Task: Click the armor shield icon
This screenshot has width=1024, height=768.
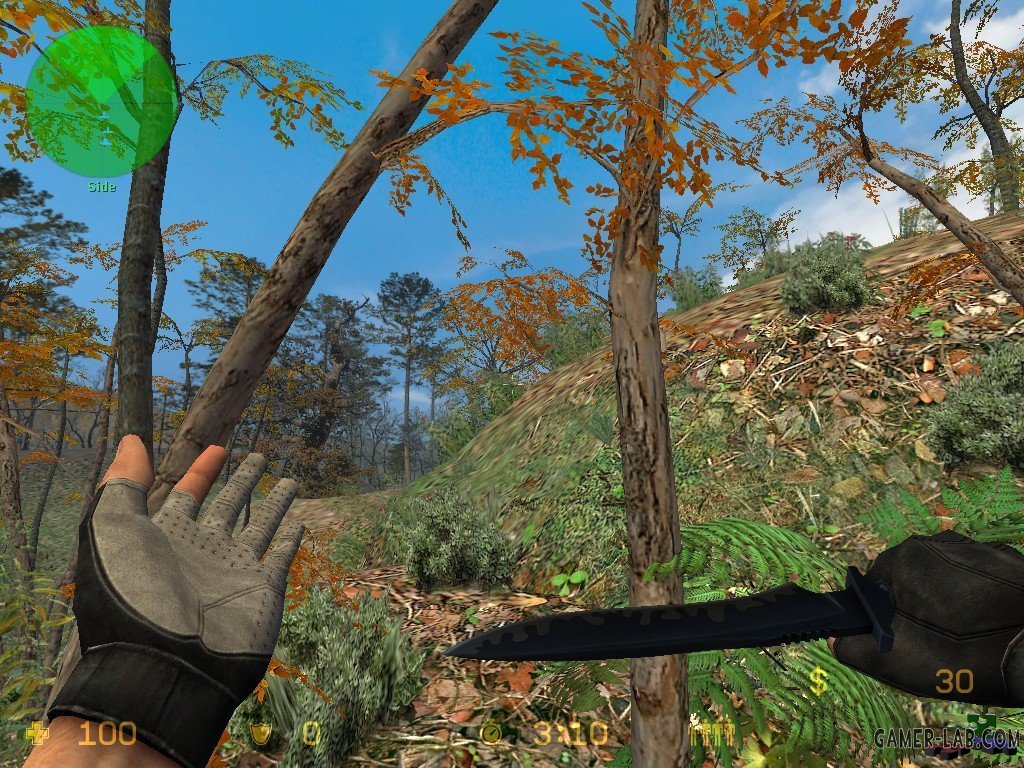Action: 261,734
